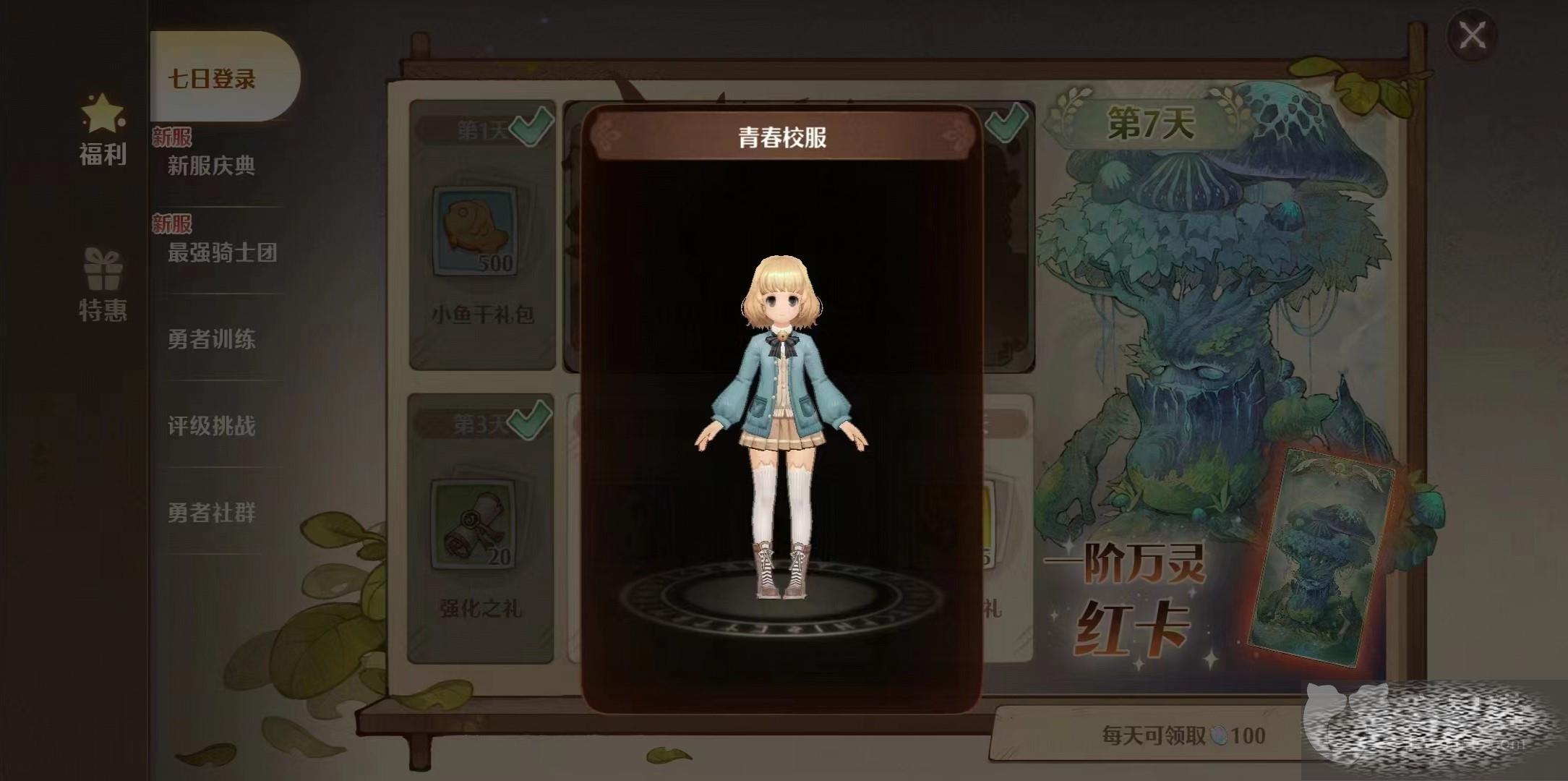Open the 评级挑战 tab

pos(212,426)
